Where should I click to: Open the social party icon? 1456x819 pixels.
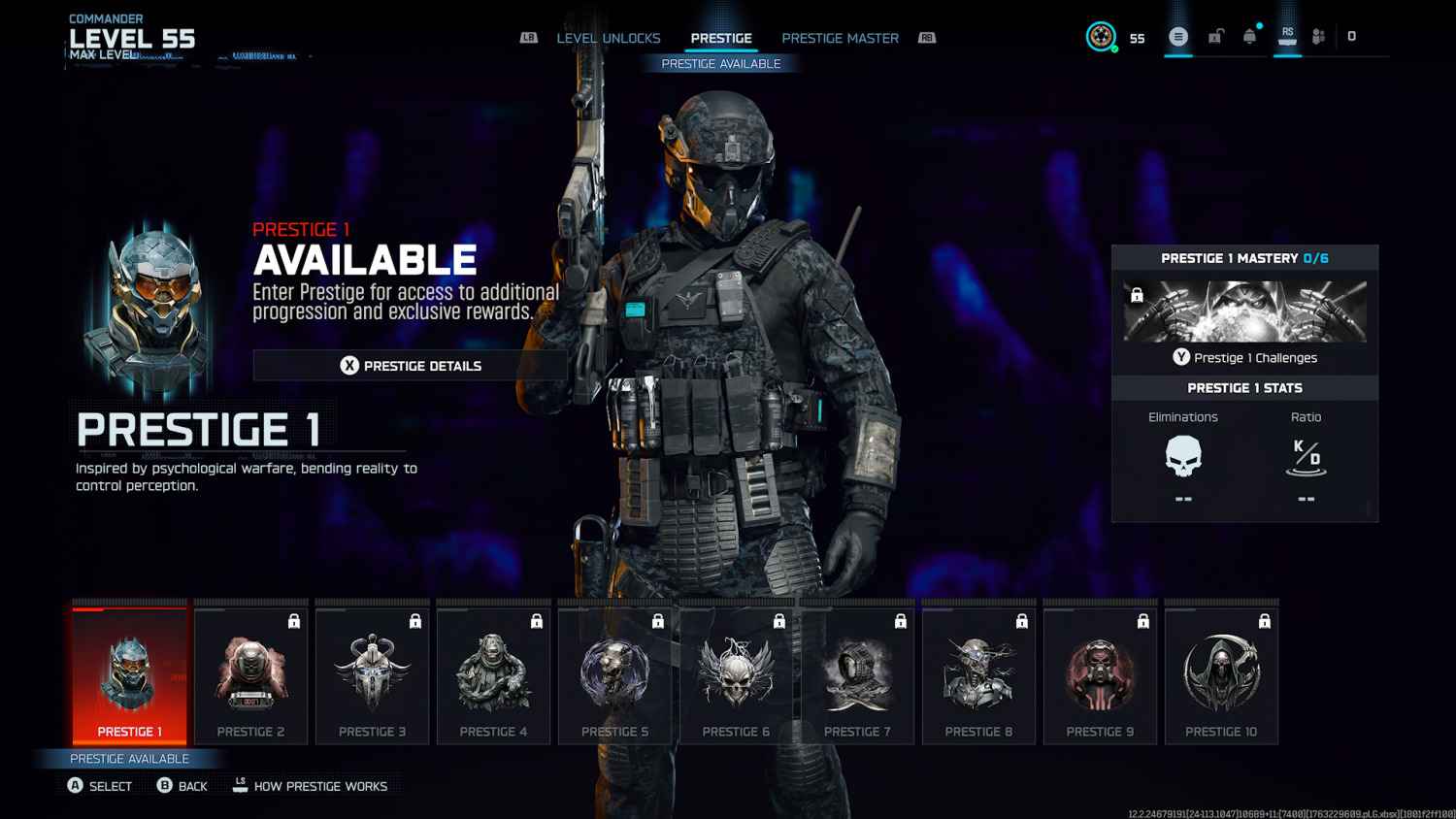click(x=1318, y=37)
